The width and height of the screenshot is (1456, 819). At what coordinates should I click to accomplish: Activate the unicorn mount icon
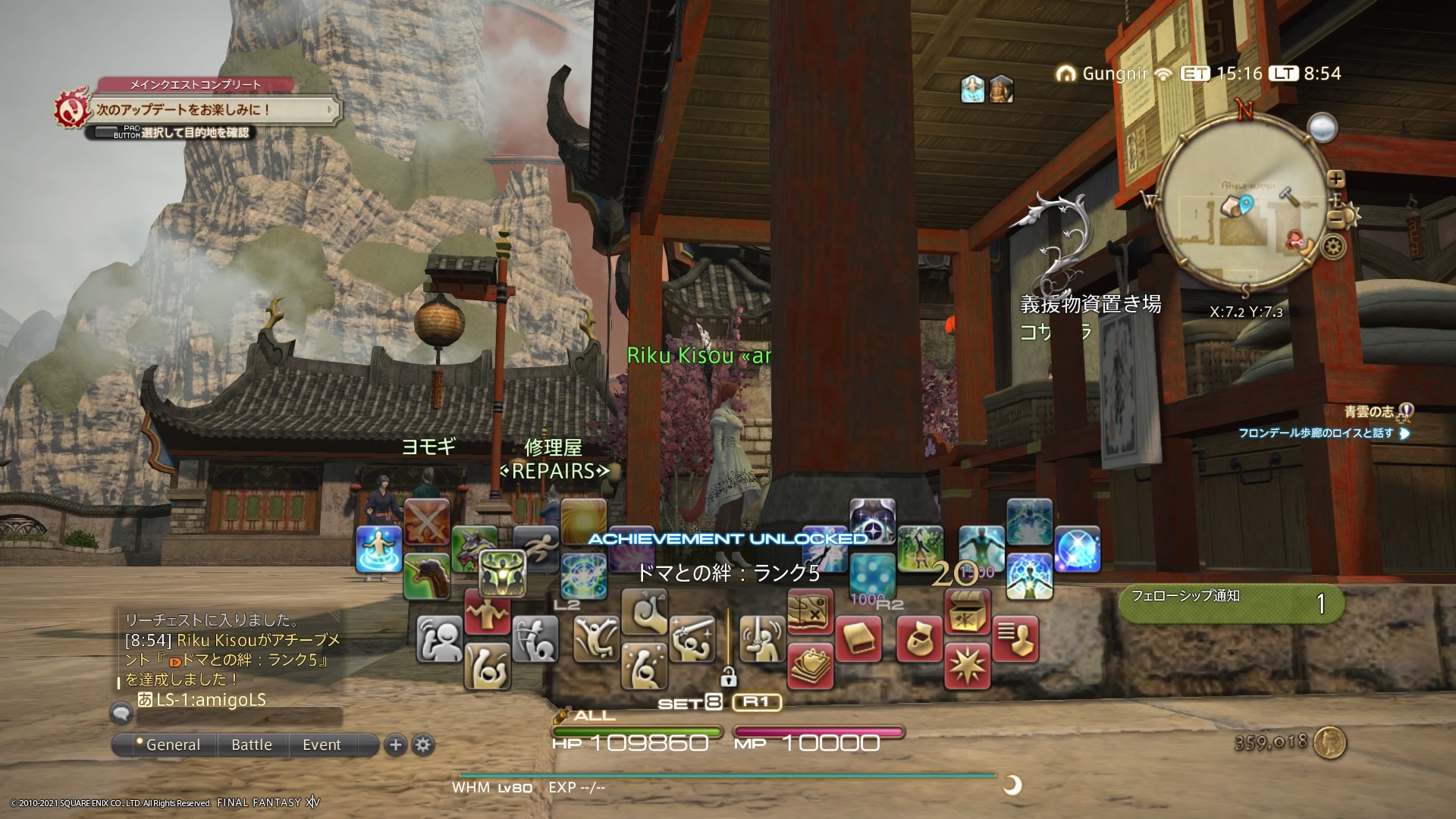(426, 575)
